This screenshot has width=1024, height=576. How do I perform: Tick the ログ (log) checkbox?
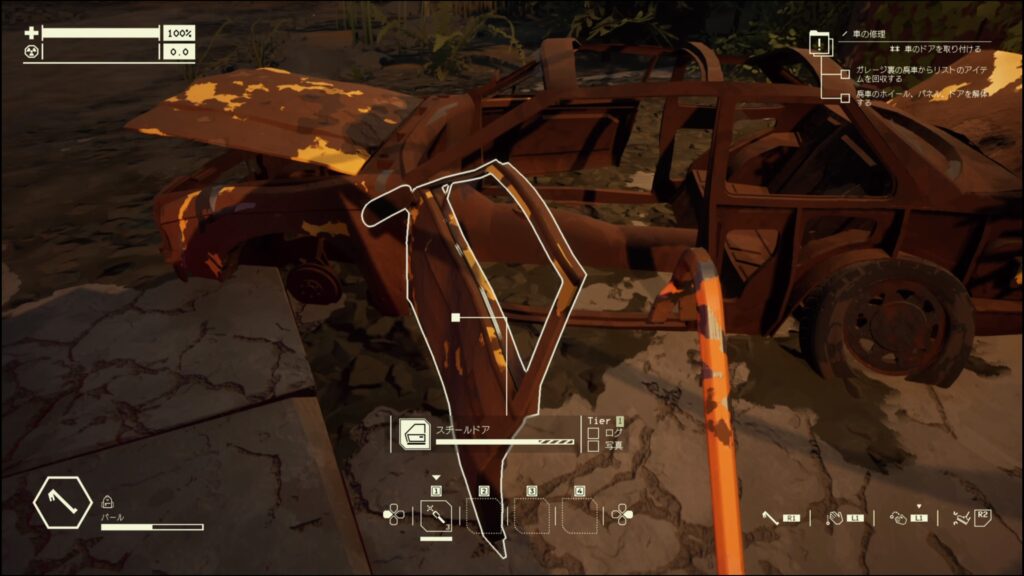pos(593,433)
